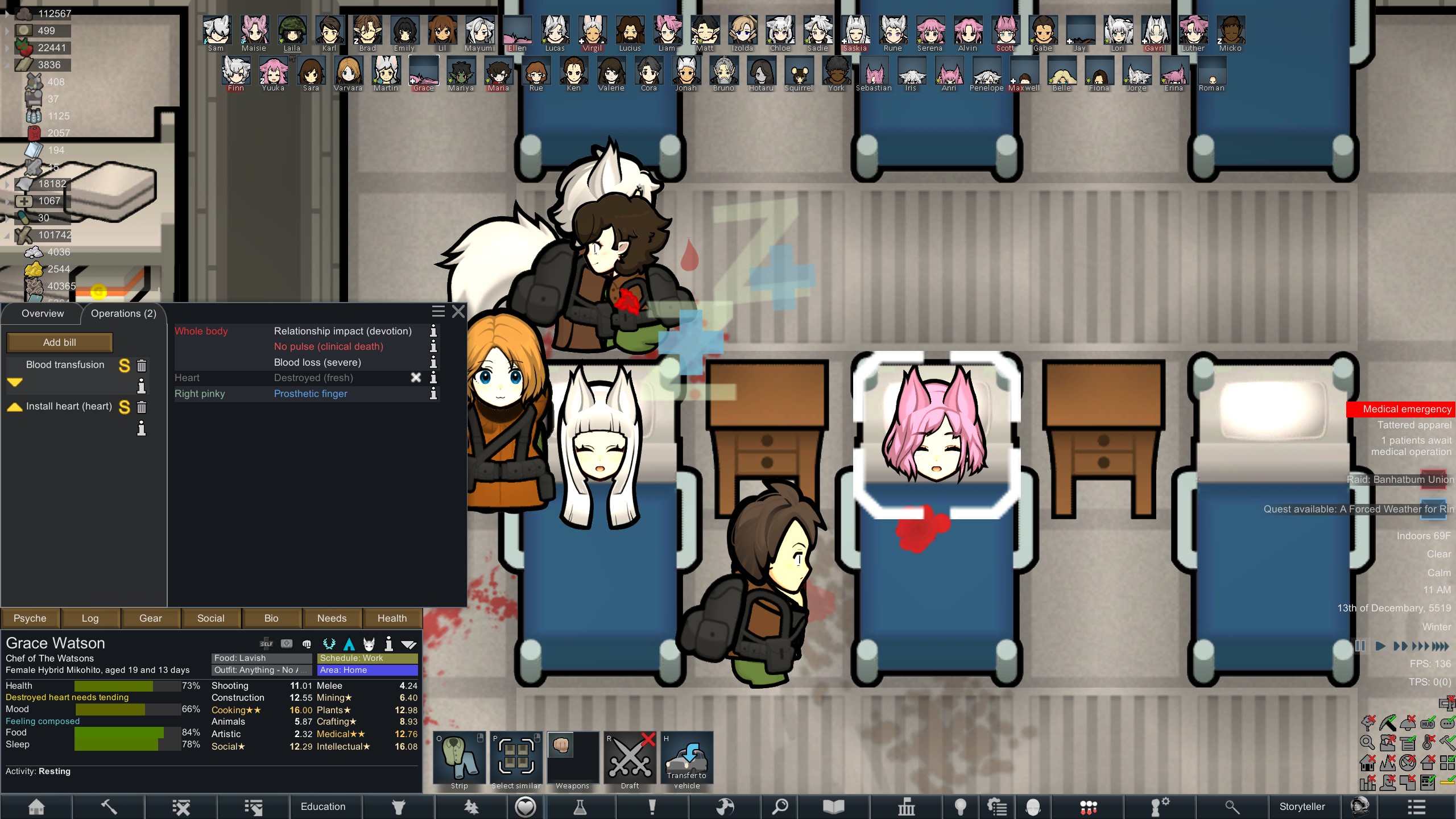Select Emily's colonist portrait
Image resolution: width=1456 pixels, height=819 pixels.
point(404,33)
